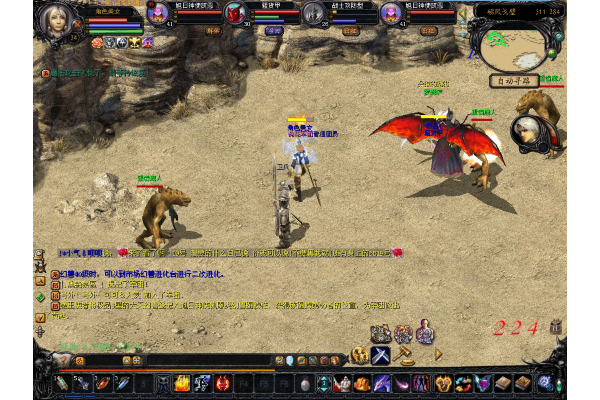The height and width of the screenshot is (400, 600).
Task: Select the purple-haired party member portrait
Action: pos(158,13)
